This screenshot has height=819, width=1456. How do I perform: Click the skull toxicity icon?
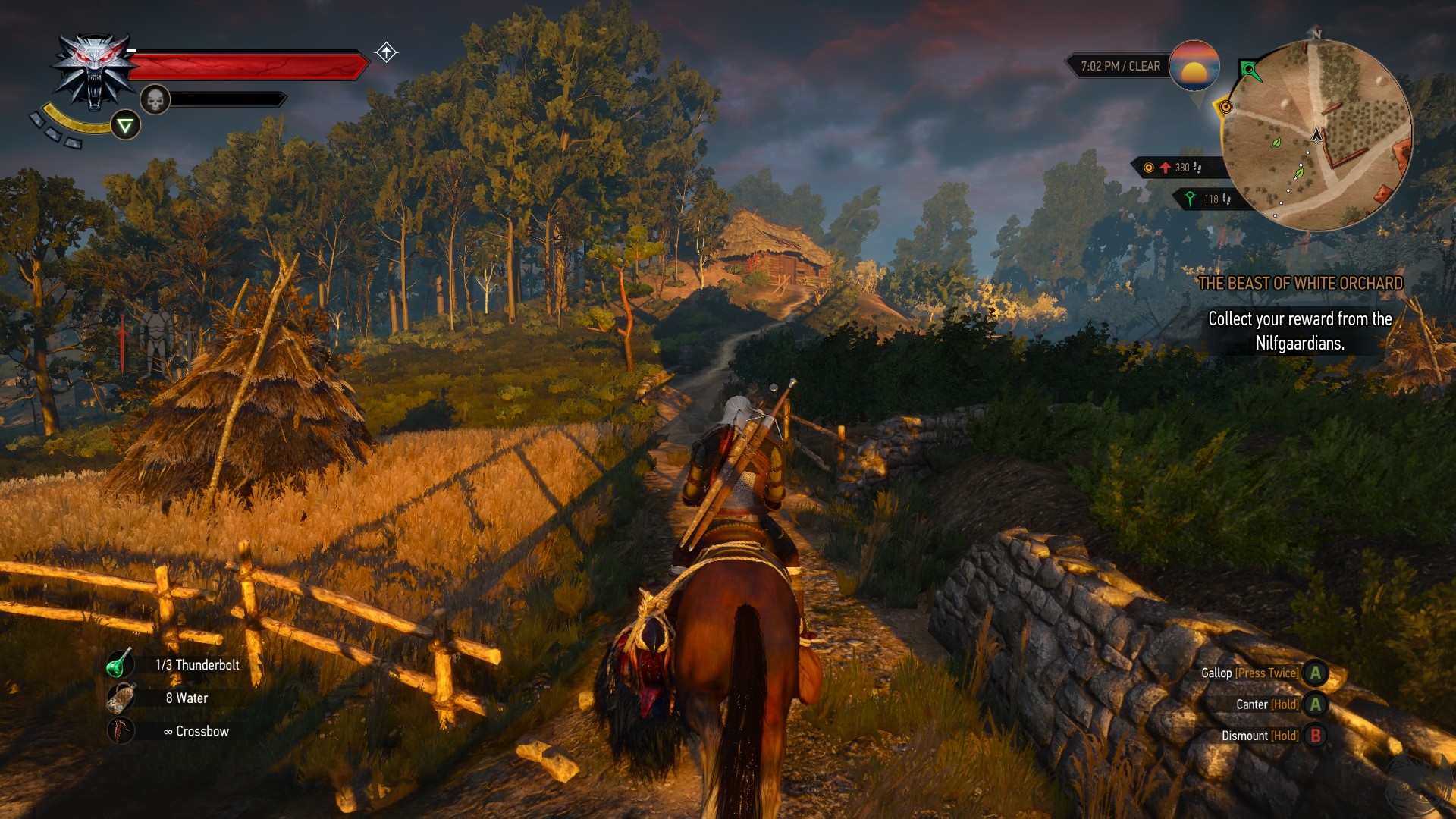[x=155, y=99]
